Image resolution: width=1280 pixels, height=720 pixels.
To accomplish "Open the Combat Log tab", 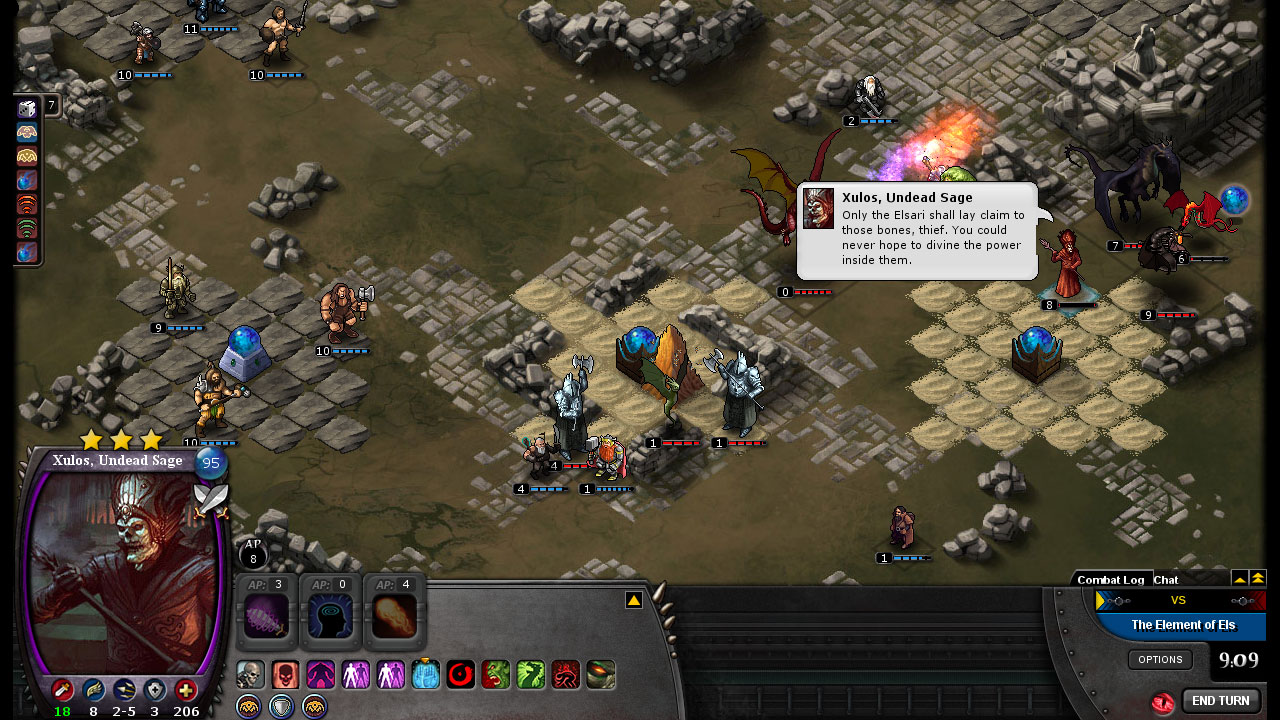I will (x=1112, y=580).
